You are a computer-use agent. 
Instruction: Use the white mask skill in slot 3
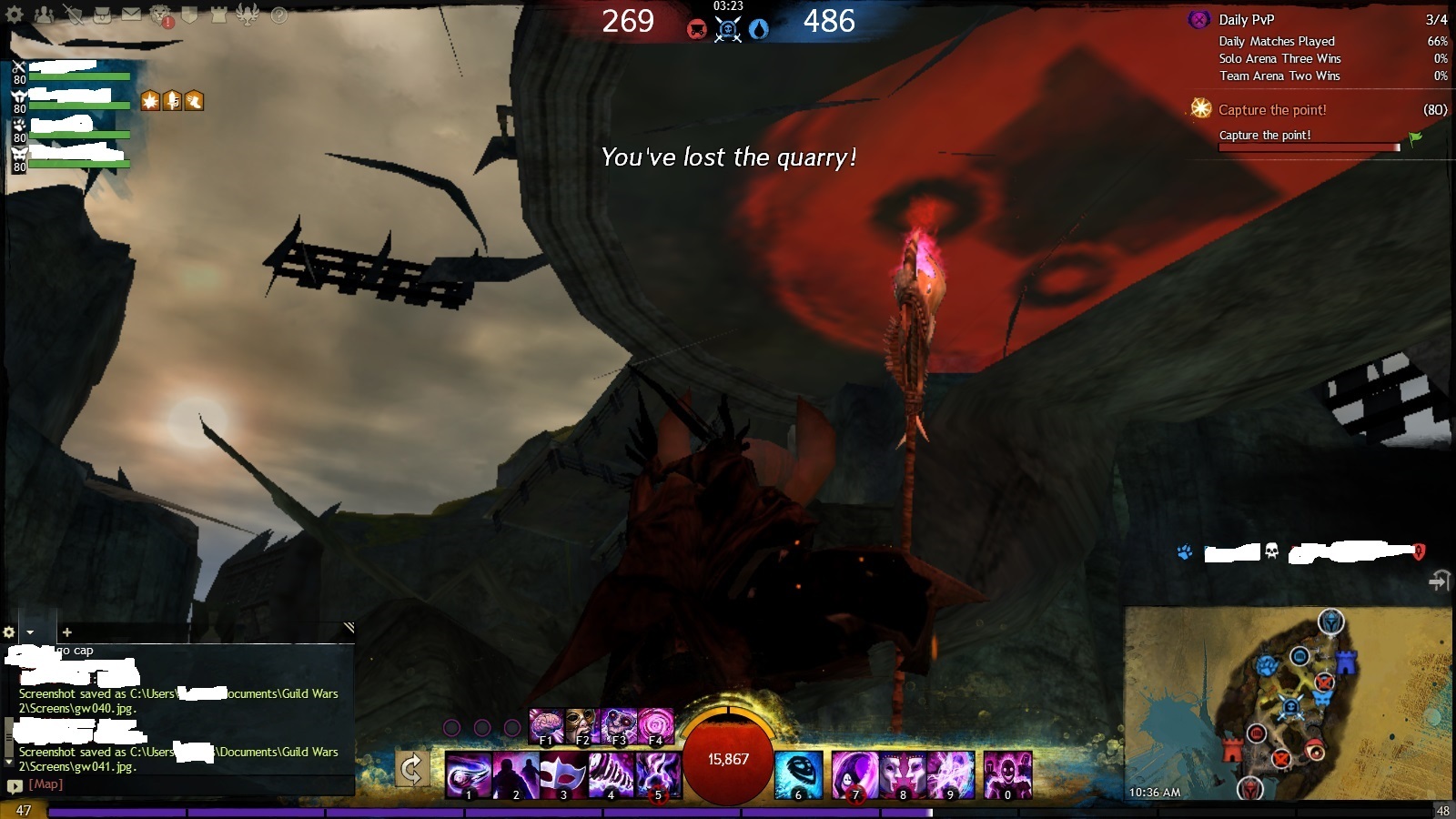pyautogui.click(x=562, y=774)
